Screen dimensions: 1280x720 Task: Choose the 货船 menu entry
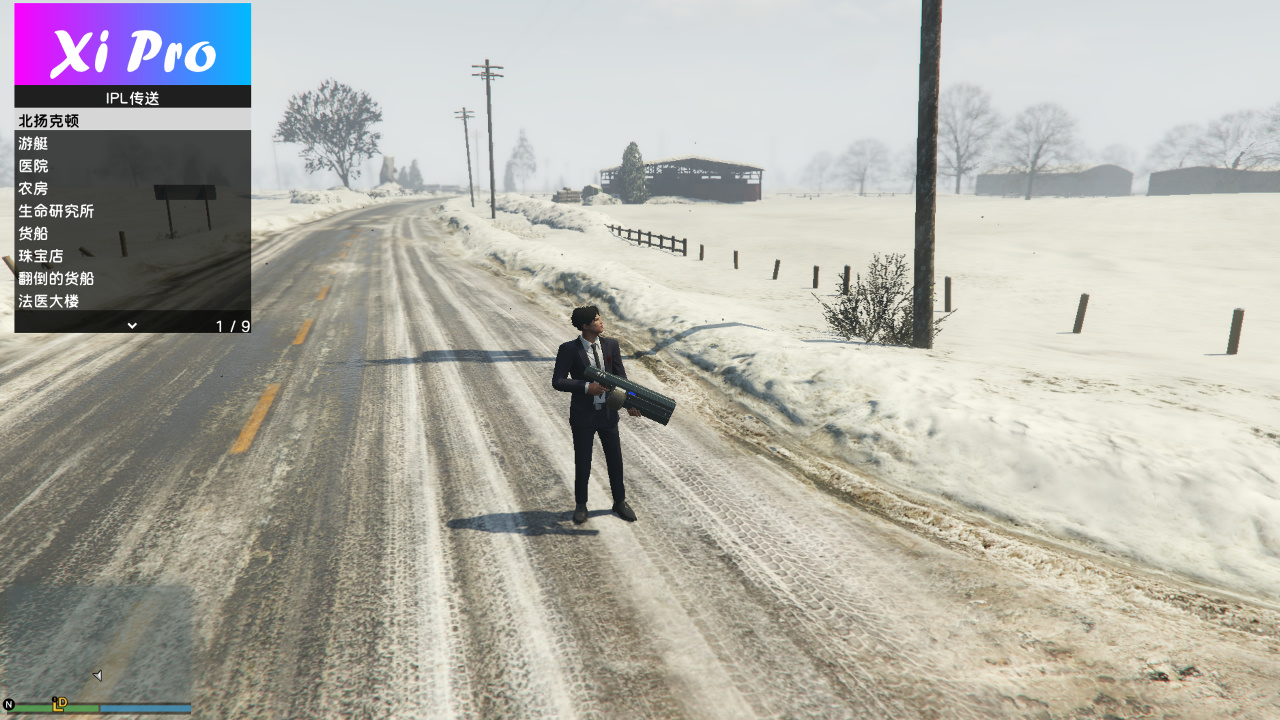(132, 234)
